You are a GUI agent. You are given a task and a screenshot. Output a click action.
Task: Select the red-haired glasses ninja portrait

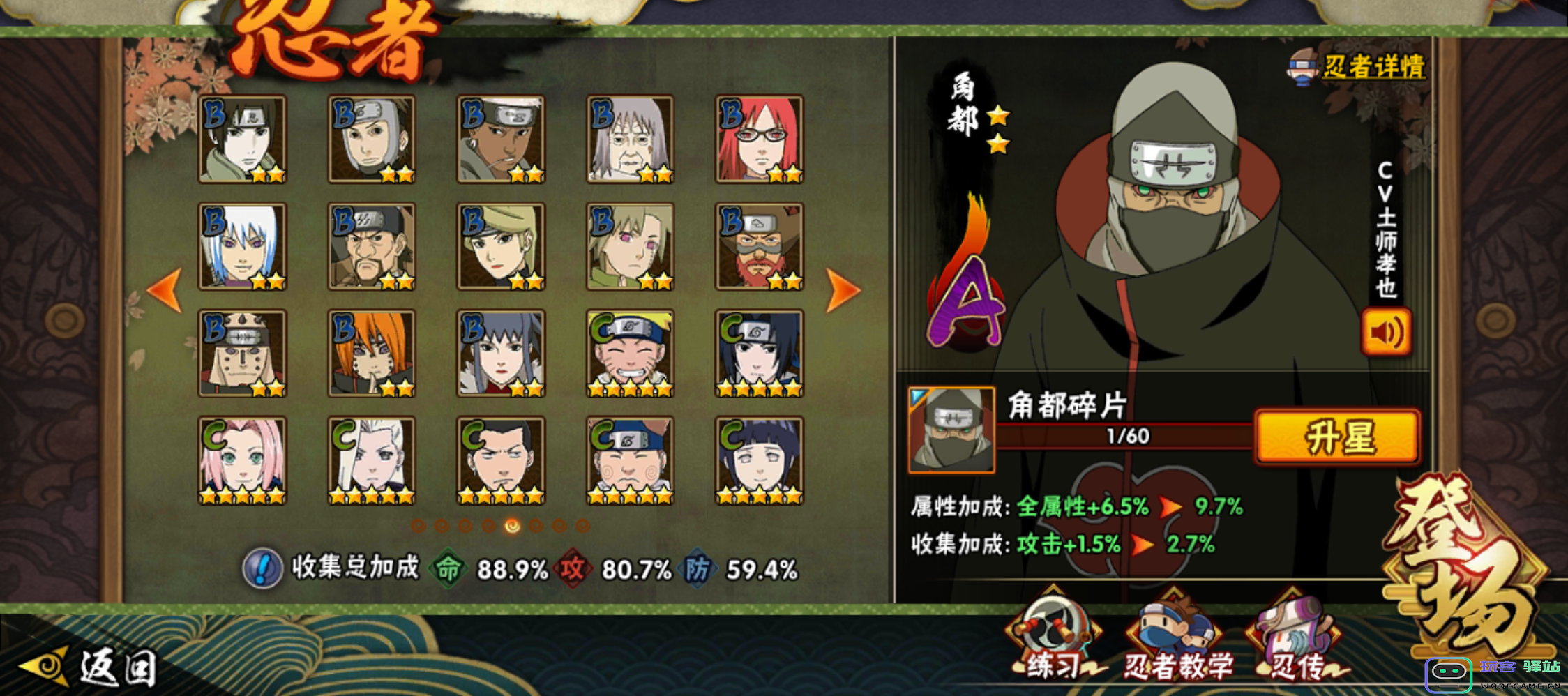pyautogui.click(x=760, y=139)
